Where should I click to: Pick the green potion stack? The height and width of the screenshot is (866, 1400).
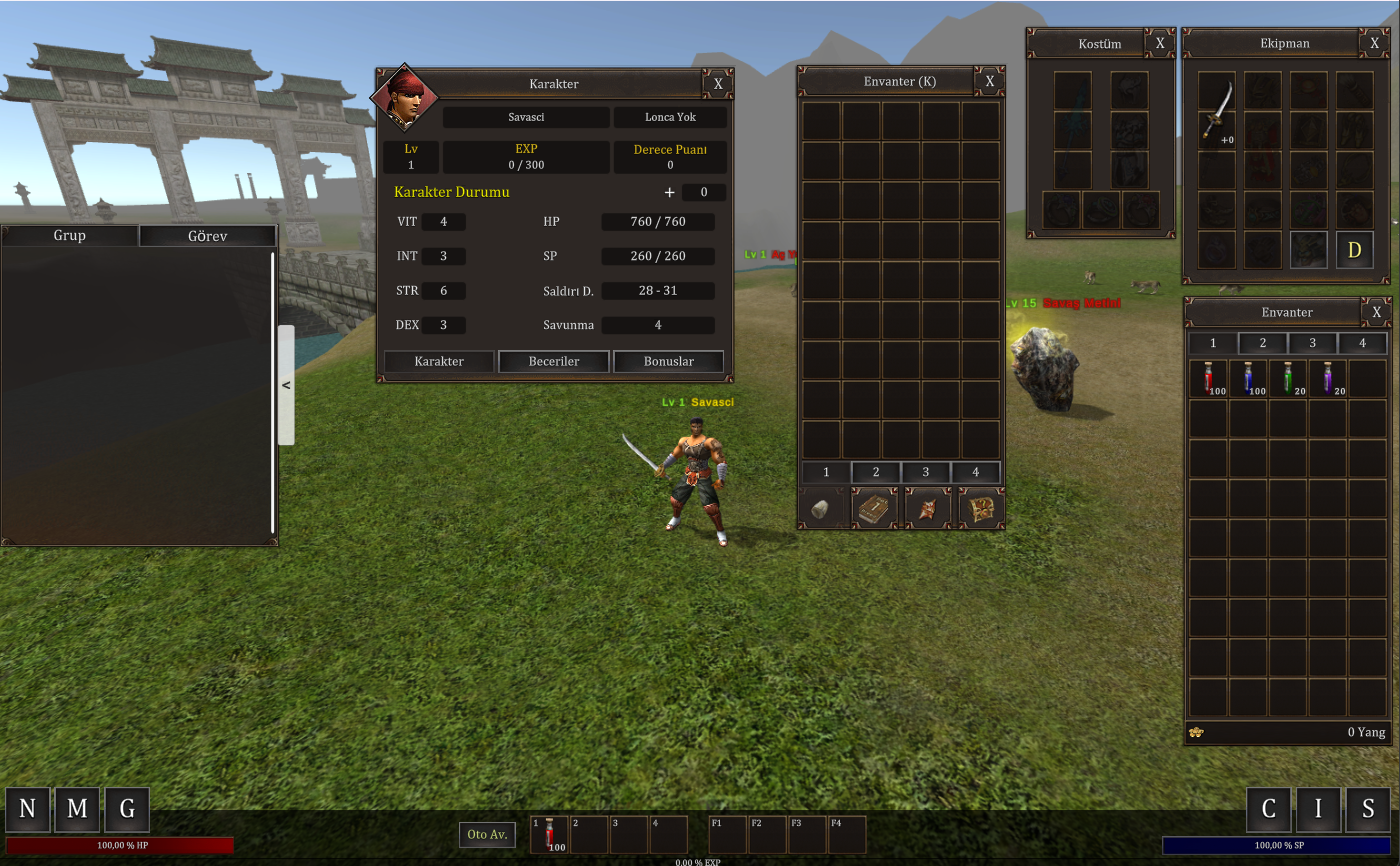(1288, 378)
